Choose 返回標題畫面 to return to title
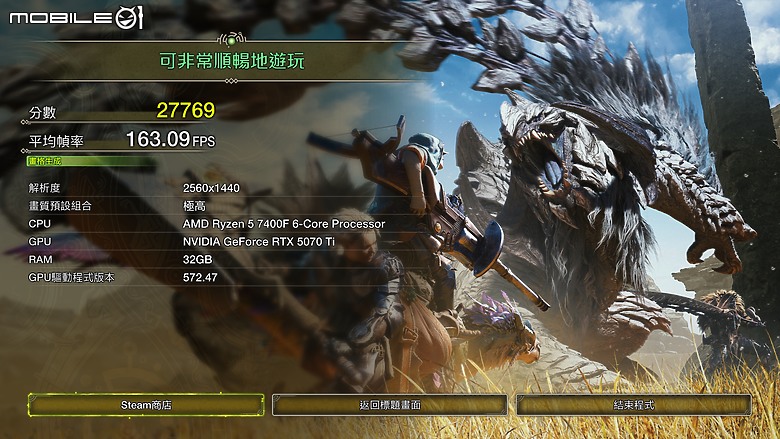The image size is (780, 439). (x=389, y=405)
